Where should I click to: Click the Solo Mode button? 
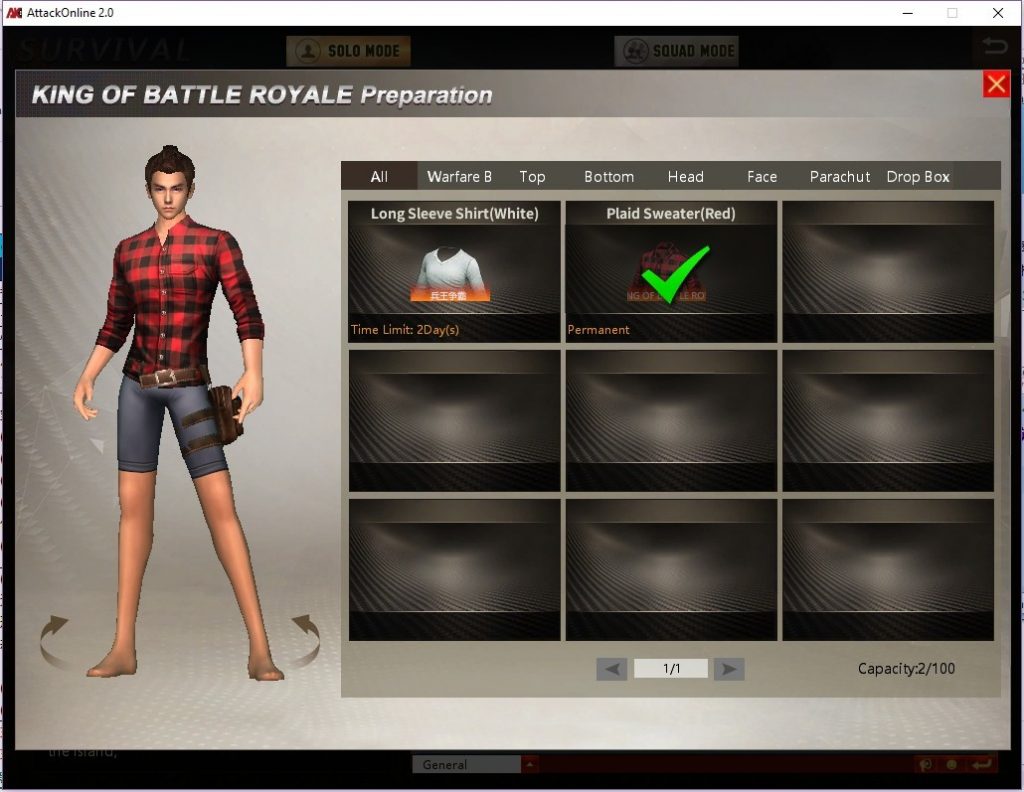[x=348, y=51]
